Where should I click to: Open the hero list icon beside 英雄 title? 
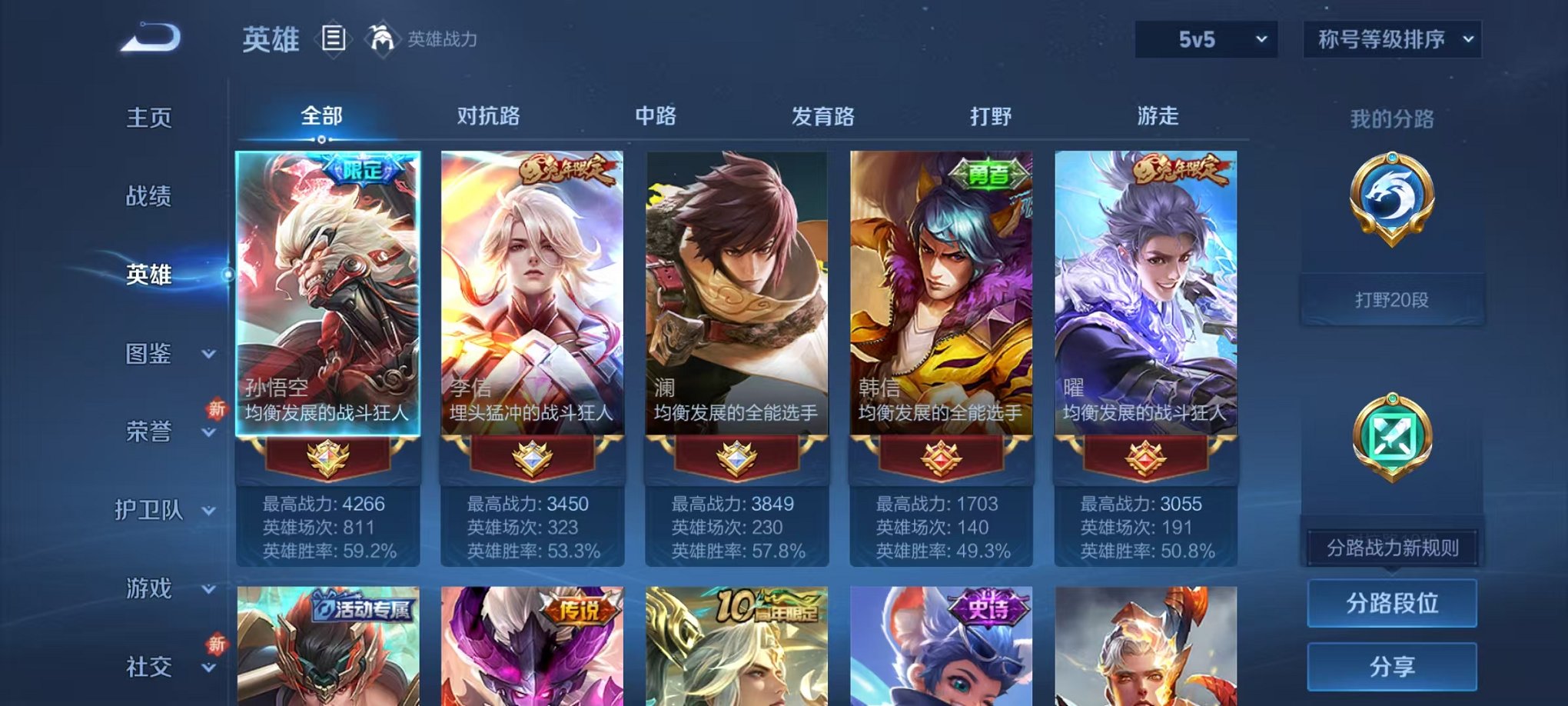(x=335, y=37)
